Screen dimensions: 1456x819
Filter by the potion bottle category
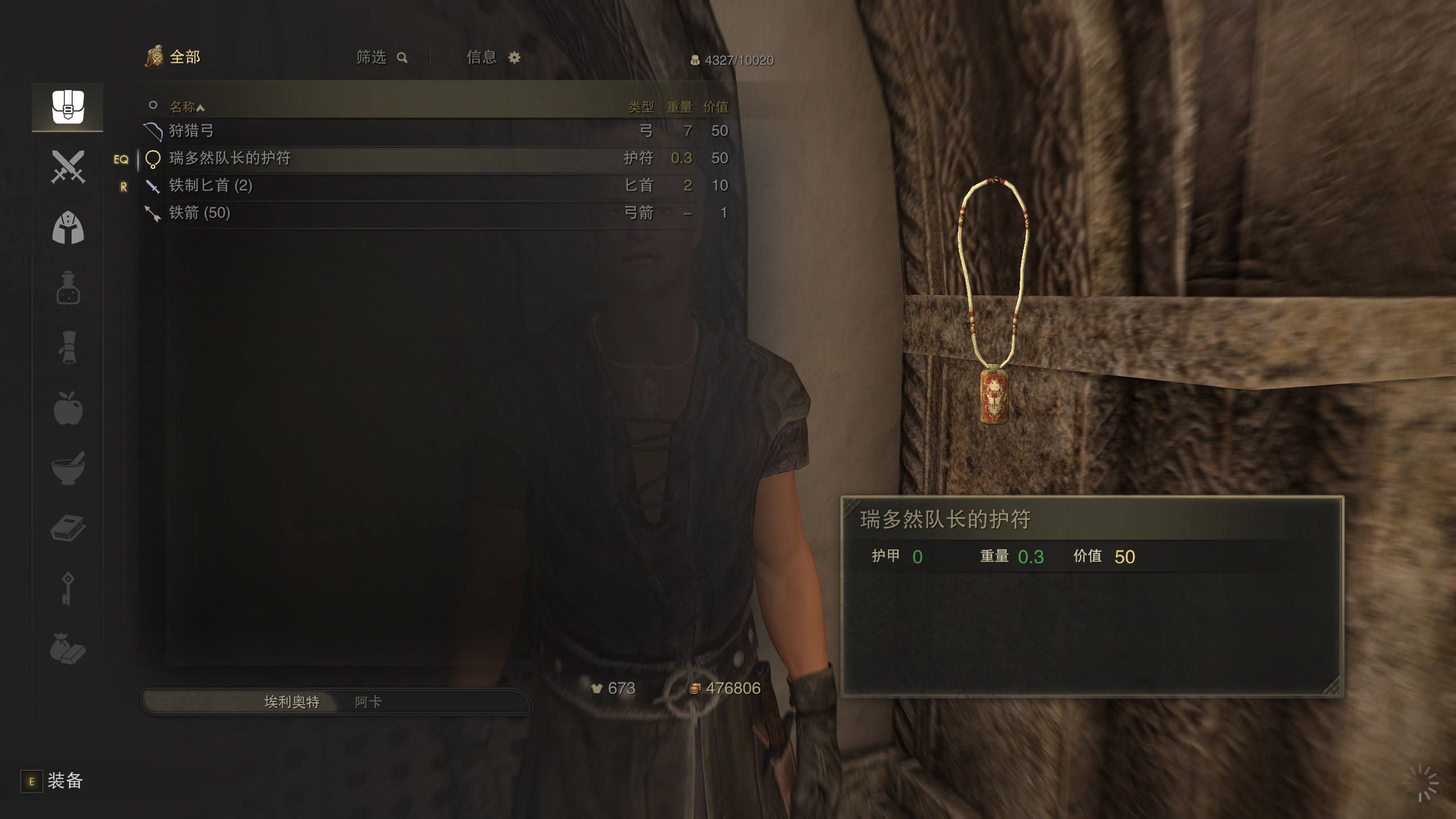68,288
